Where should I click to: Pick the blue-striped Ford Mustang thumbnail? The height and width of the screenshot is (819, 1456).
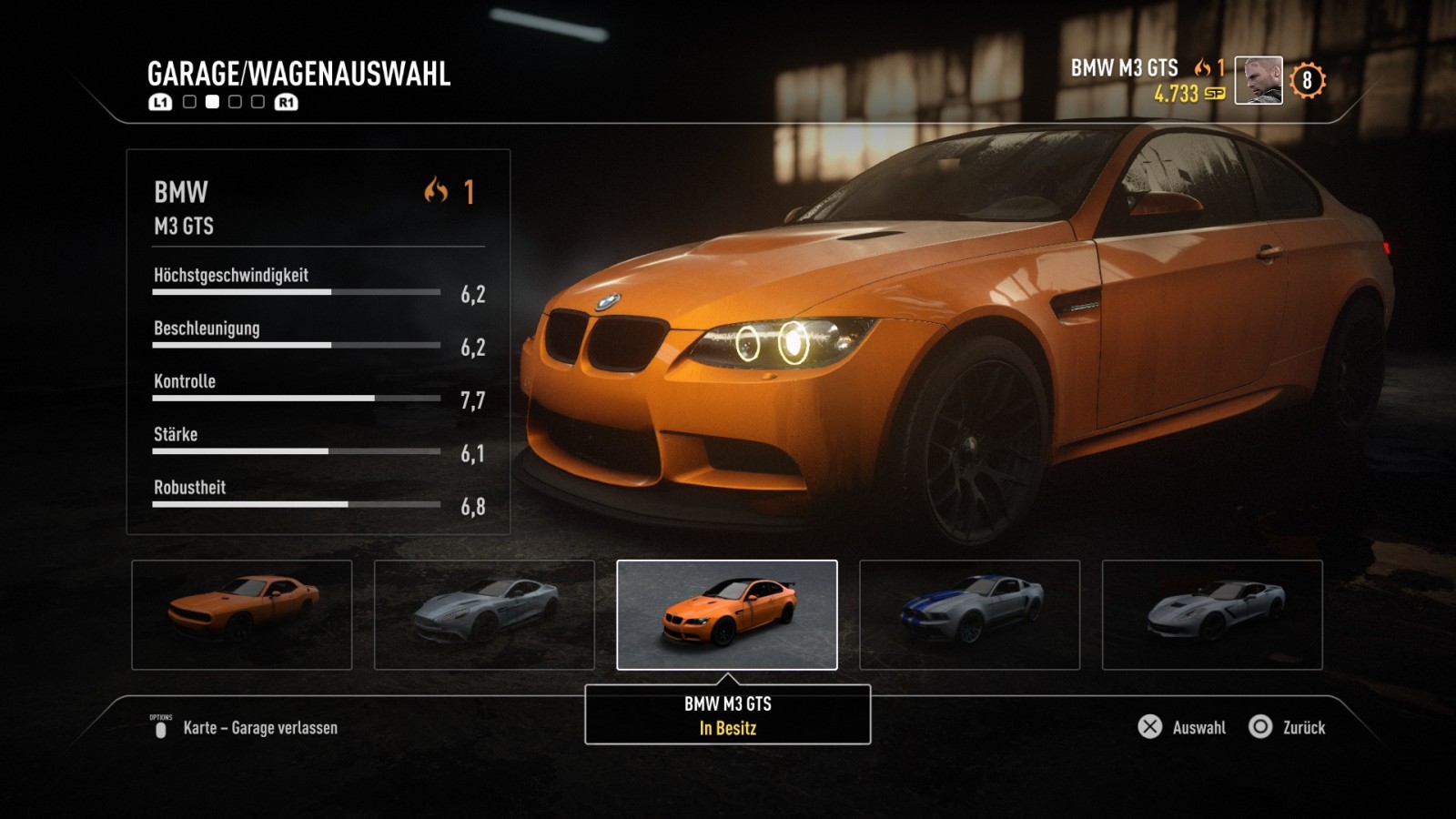(x=970, y=615)
